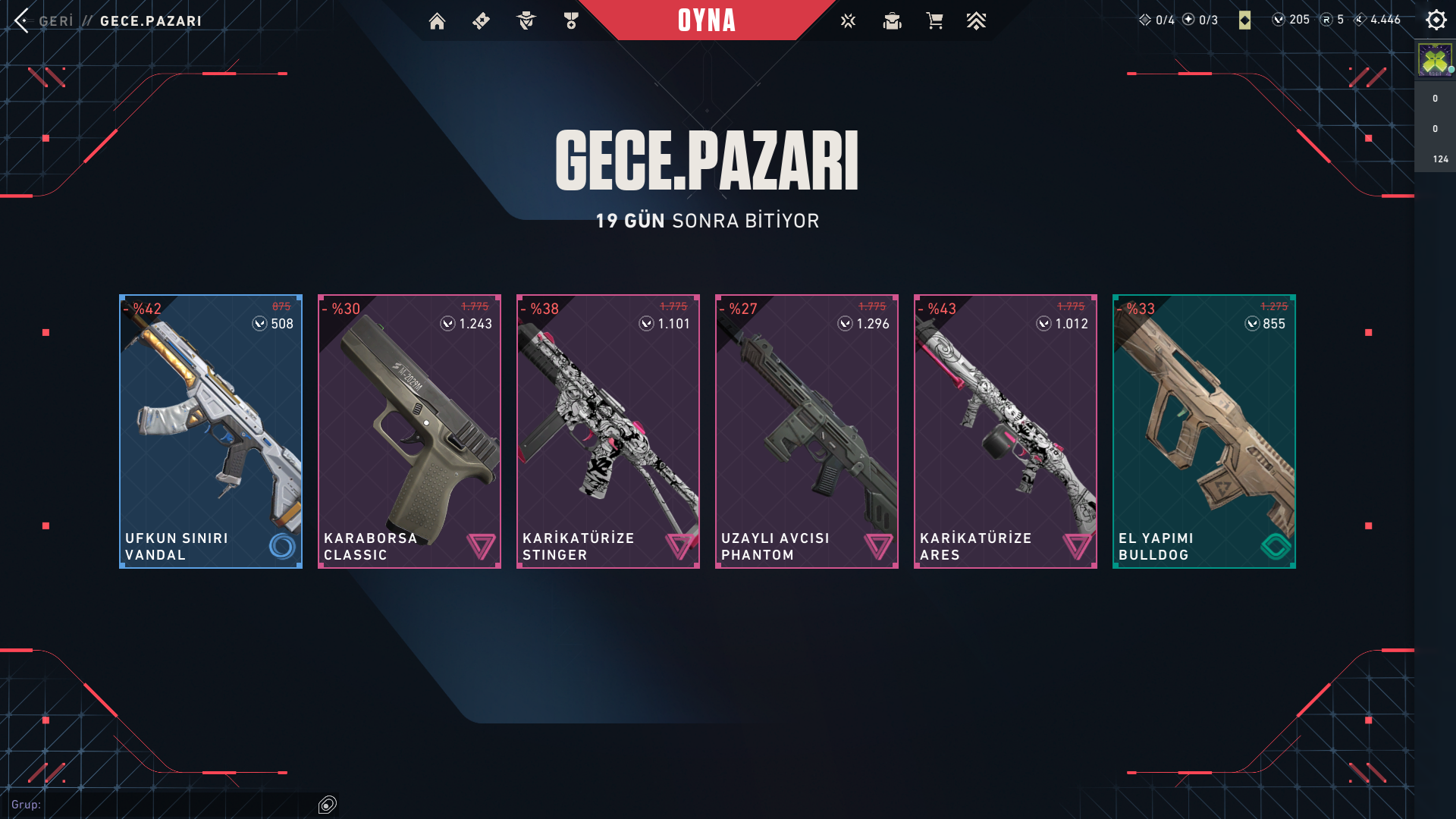1456x819 pixels.
Task: Select the Uzaylı Avcısı Phantom card
Action: pyautogui.click(x=807, y=431)
